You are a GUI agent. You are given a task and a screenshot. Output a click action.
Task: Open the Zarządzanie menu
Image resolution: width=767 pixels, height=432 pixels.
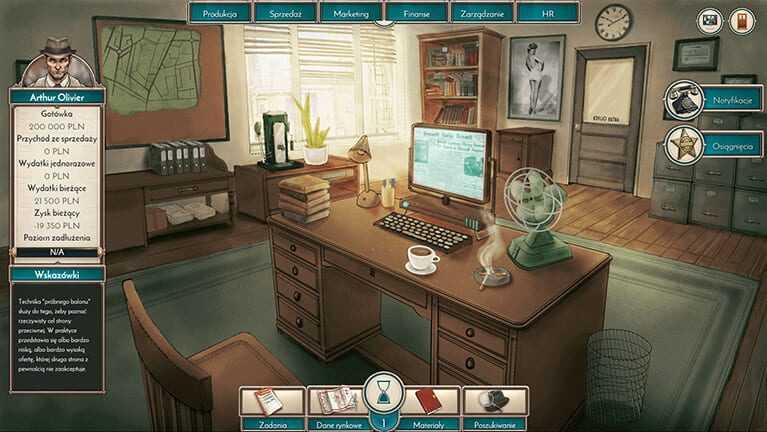pyautogui.click(x=482, y=13)
